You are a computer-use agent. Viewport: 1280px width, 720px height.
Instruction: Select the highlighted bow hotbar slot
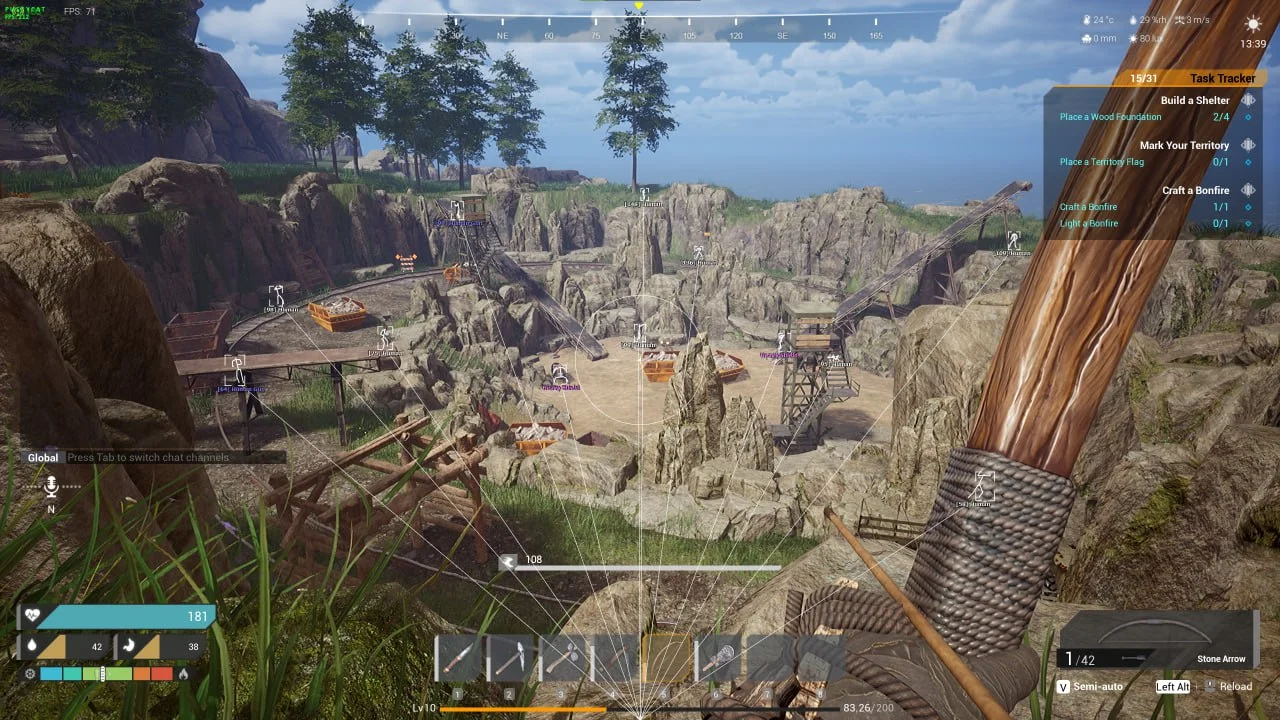(667, 658)
